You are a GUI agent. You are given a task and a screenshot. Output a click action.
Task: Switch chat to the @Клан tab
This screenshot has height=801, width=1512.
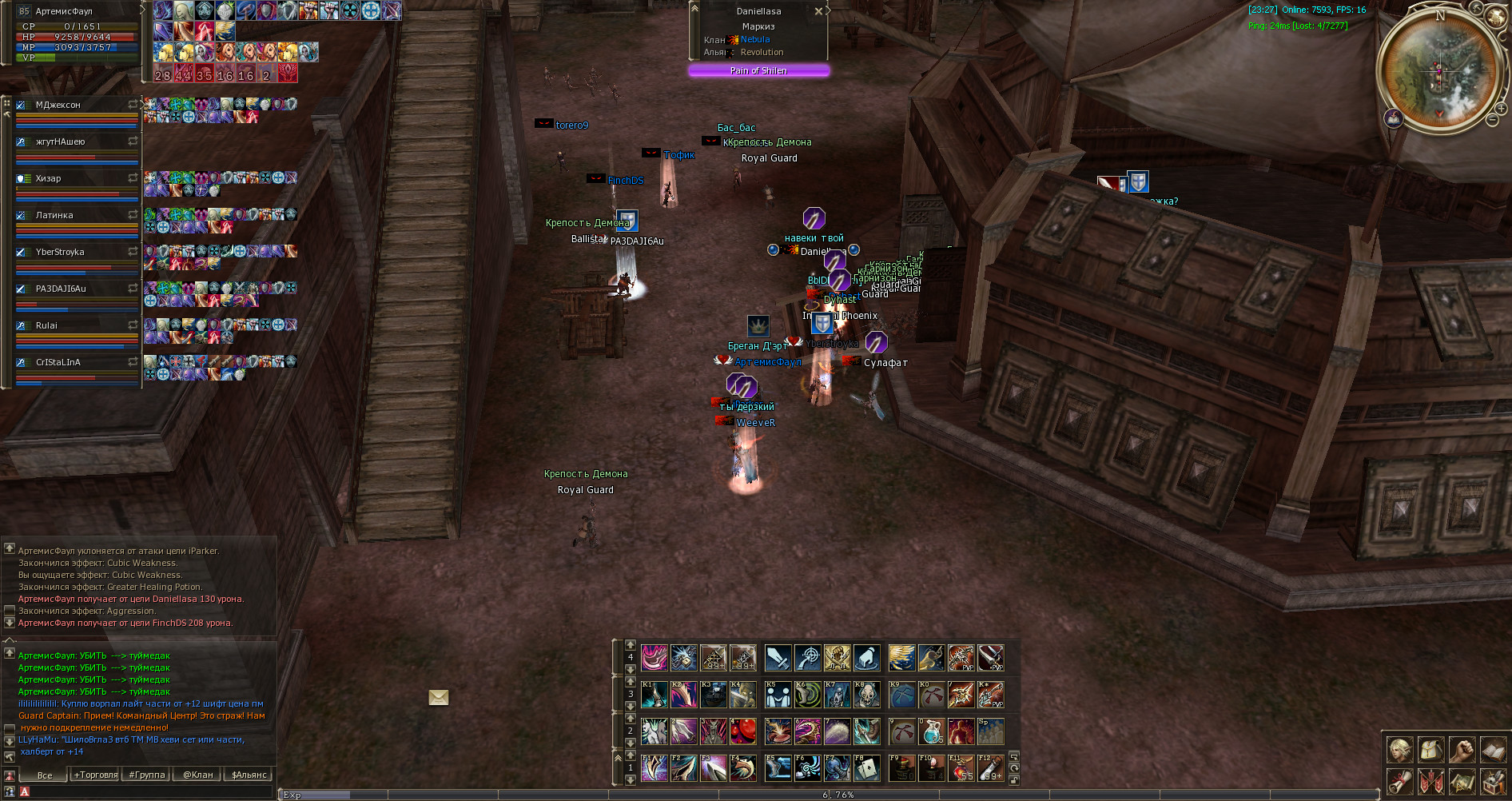click(198, 775)
